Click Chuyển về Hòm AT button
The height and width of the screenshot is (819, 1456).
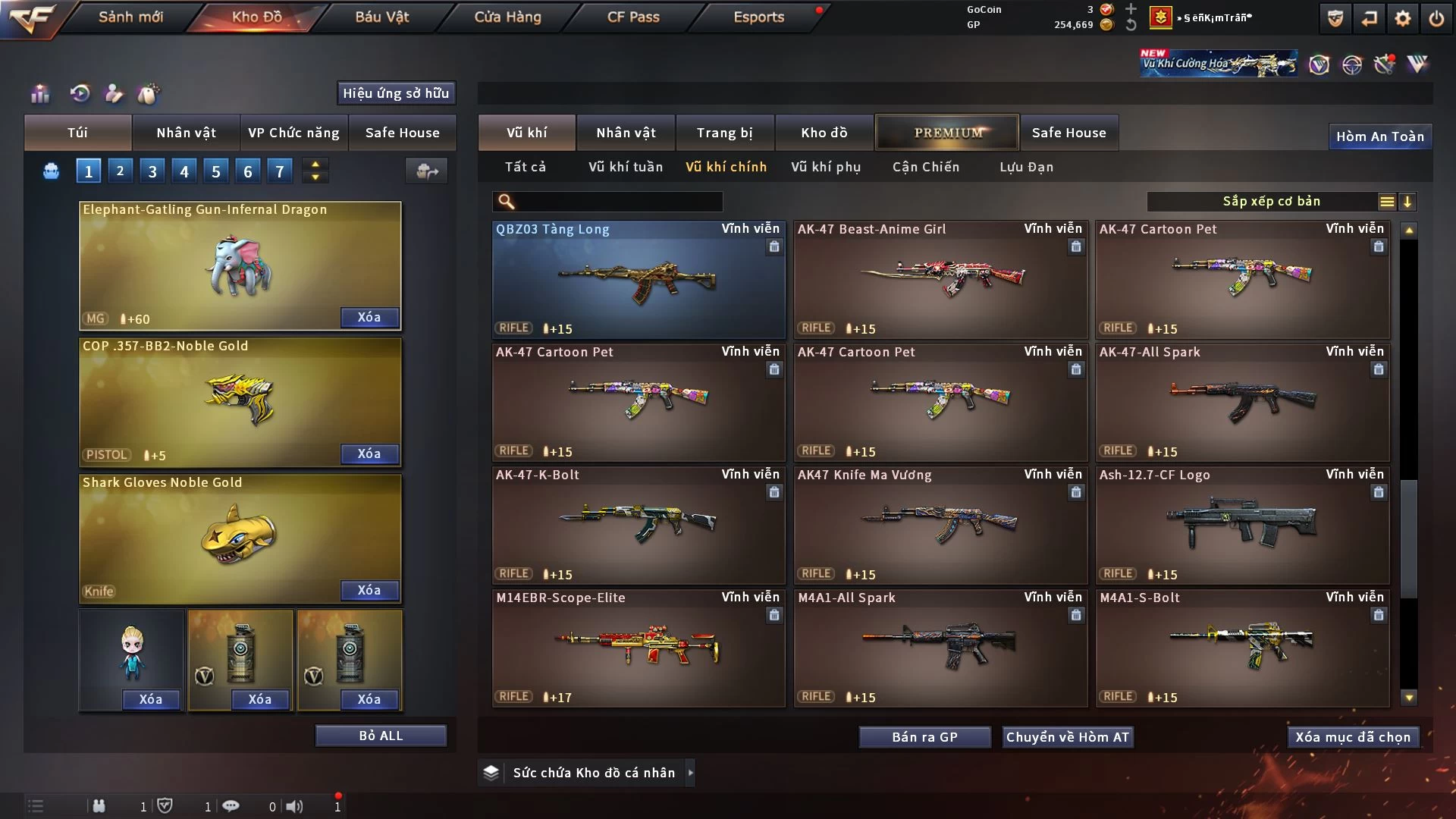click(1067, 737)
